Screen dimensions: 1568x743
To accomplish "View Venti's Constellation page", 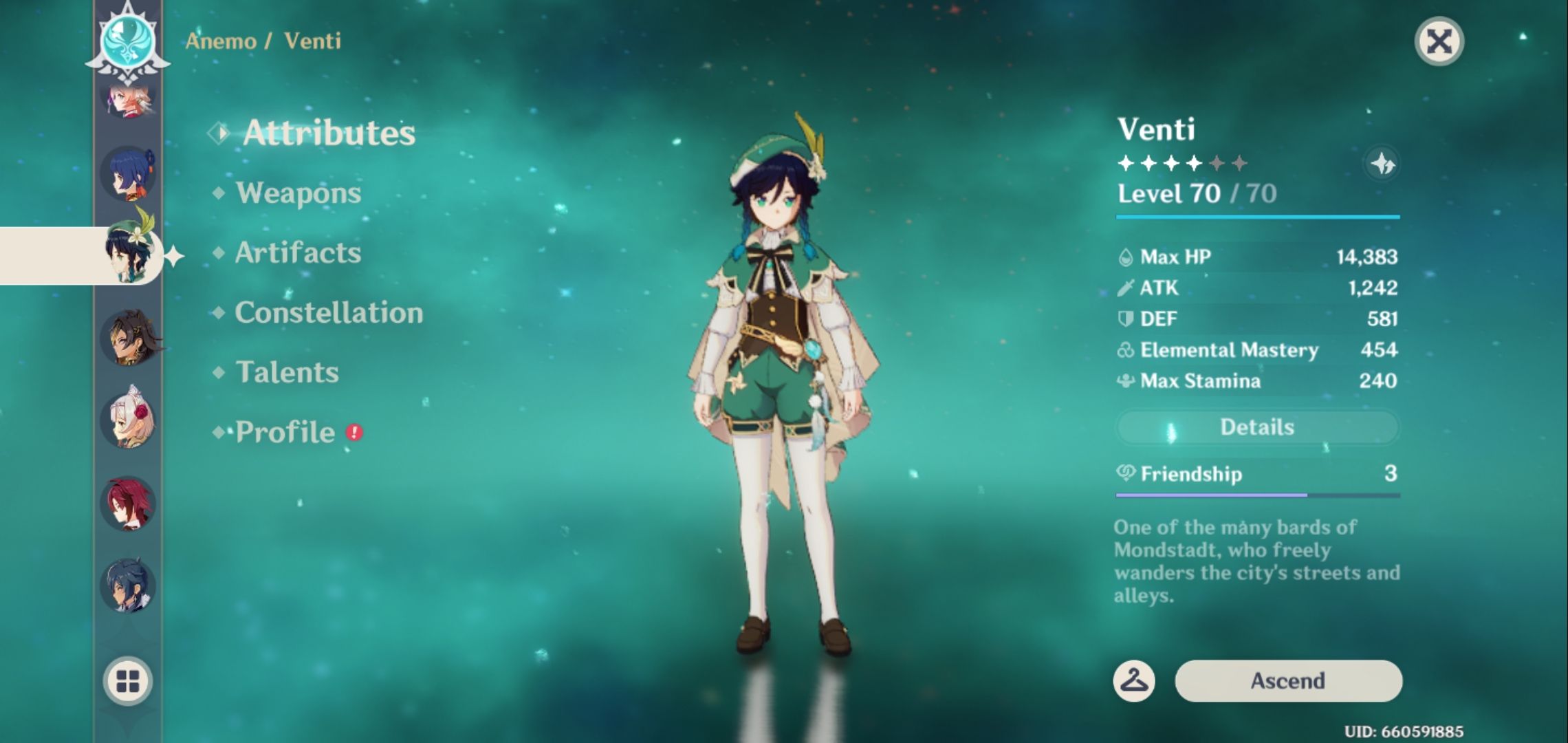I will [x=329, y=313].
